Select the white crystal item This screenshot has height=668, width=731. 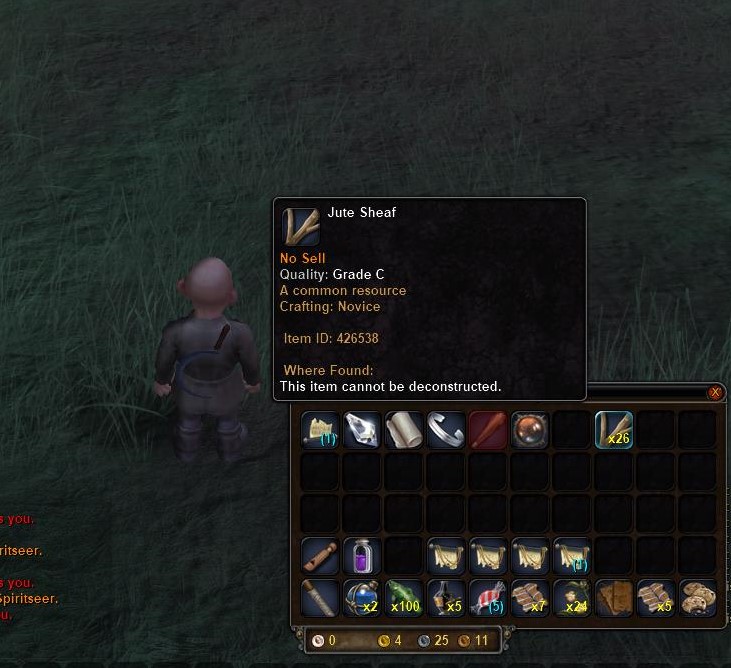(x=361, y=430)
